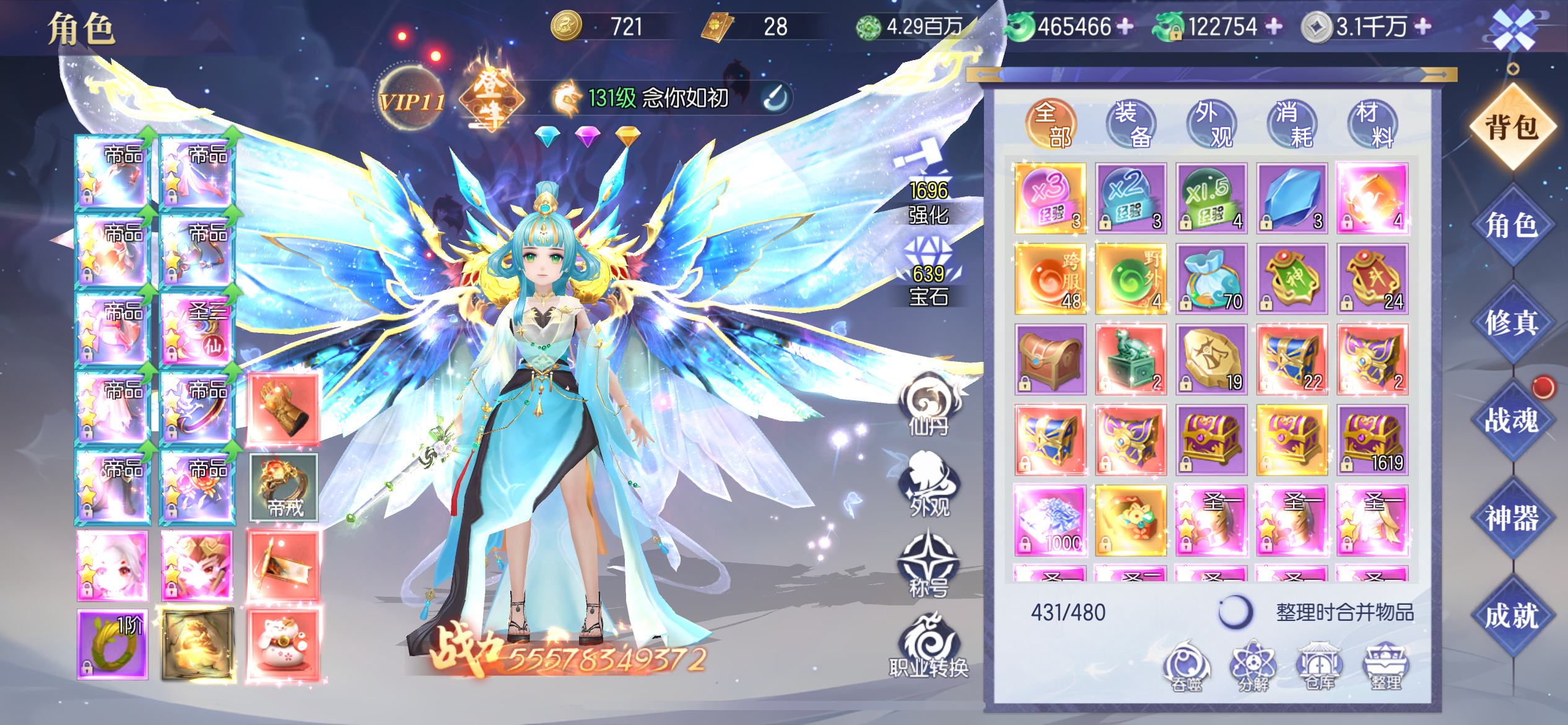Switch to the 修真 cultivation tab

coord(1511,322)
